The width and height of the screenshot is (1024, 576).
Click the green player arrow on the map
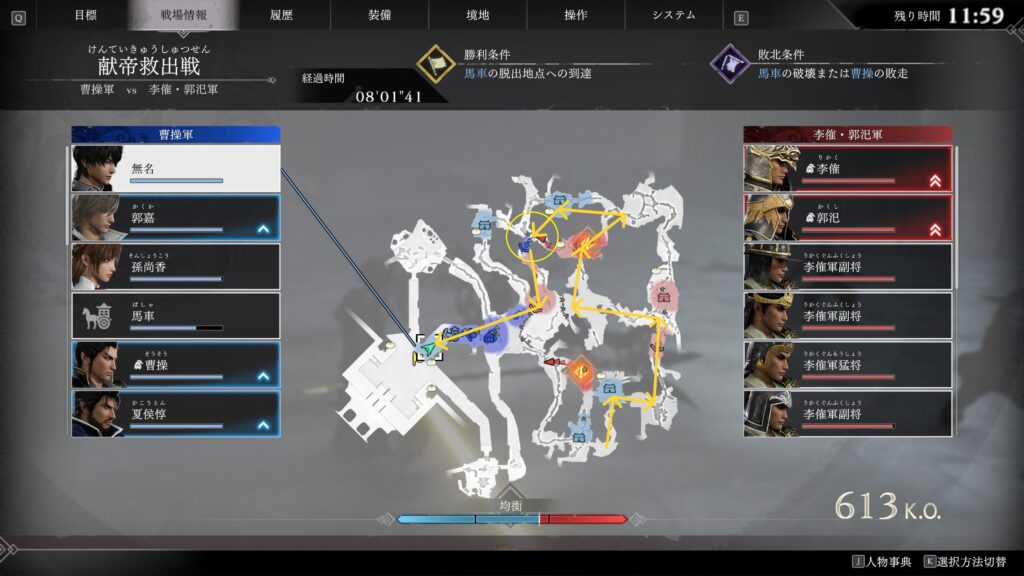point(430,349)
